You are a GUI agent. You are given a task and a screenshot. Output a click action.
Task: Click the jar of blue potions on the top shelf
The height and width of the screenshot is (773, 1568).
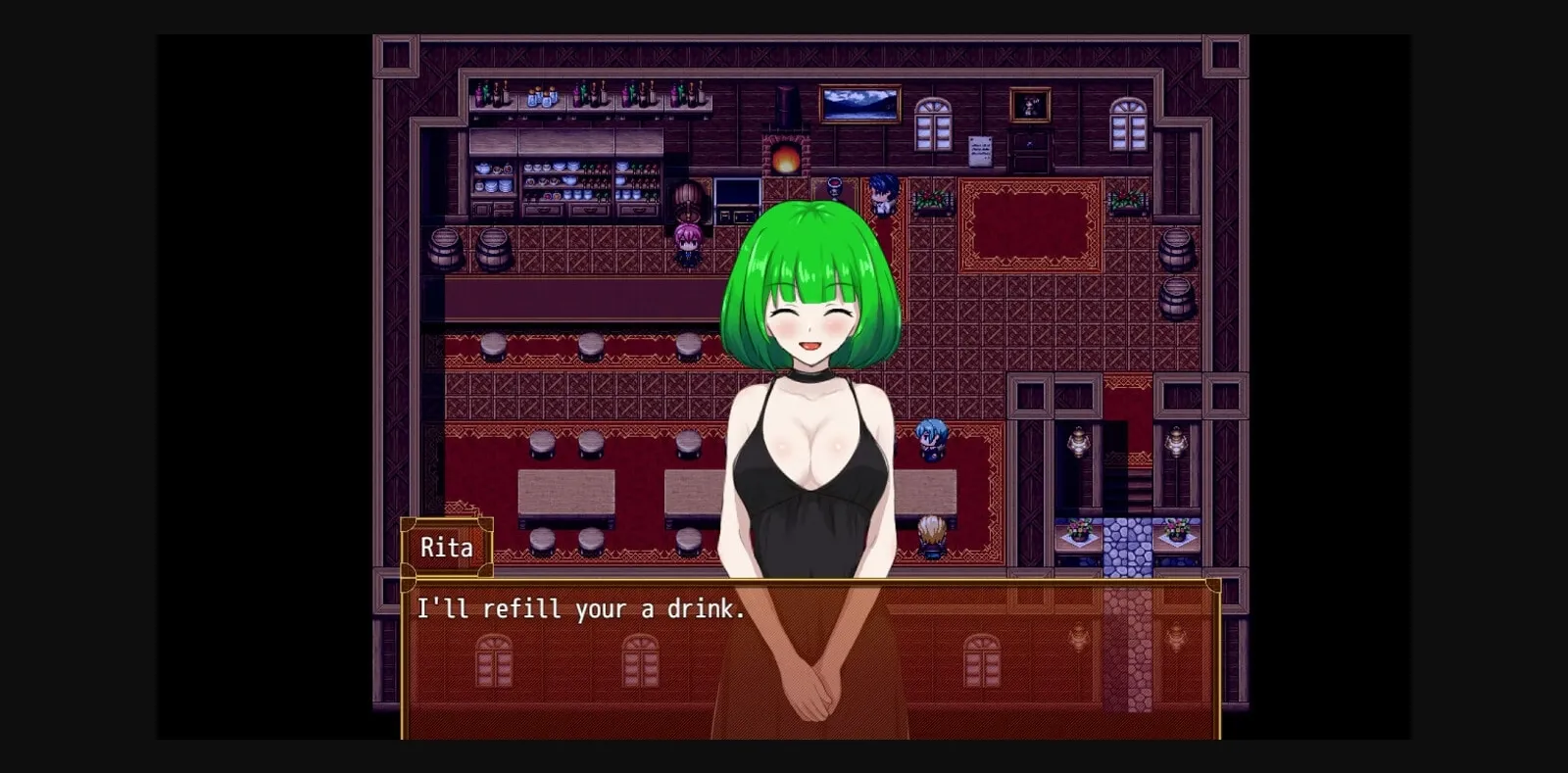coord(545,95)
